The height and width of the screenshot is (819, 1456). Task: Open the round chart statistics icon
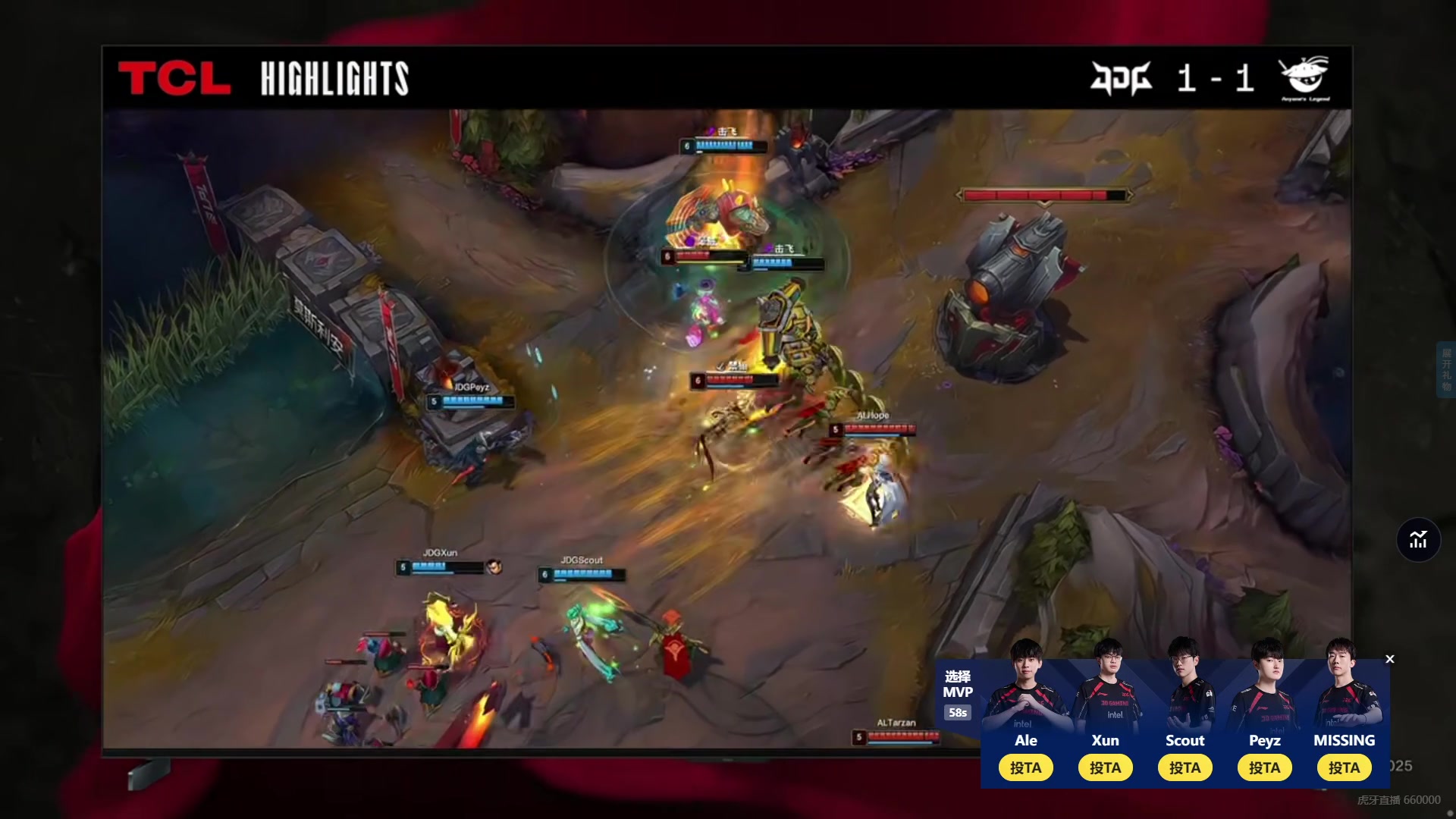coord(1418,540)
